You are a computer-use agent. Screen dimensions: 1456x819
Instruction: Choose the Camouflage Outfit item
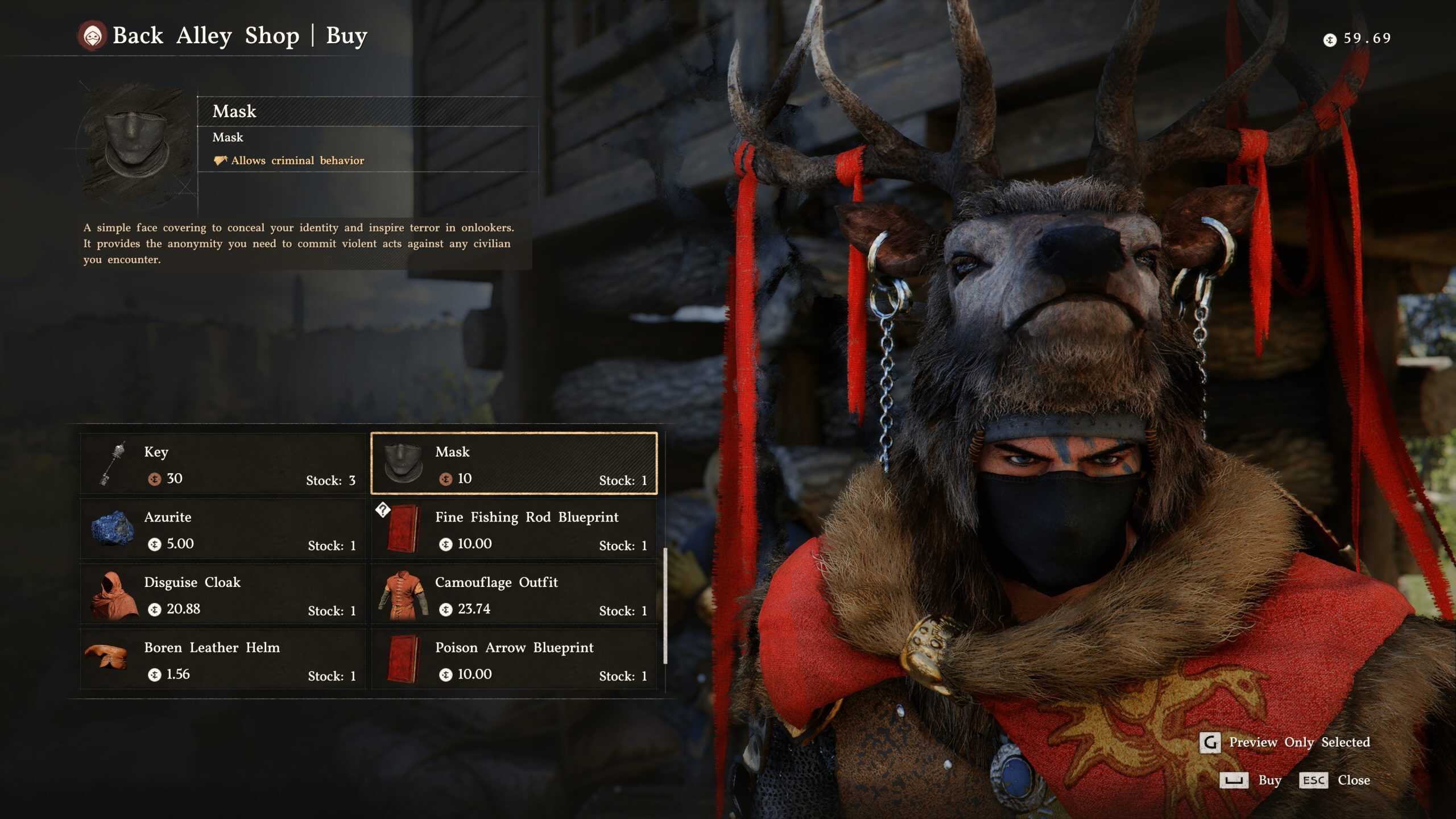(x=514, y=595)
